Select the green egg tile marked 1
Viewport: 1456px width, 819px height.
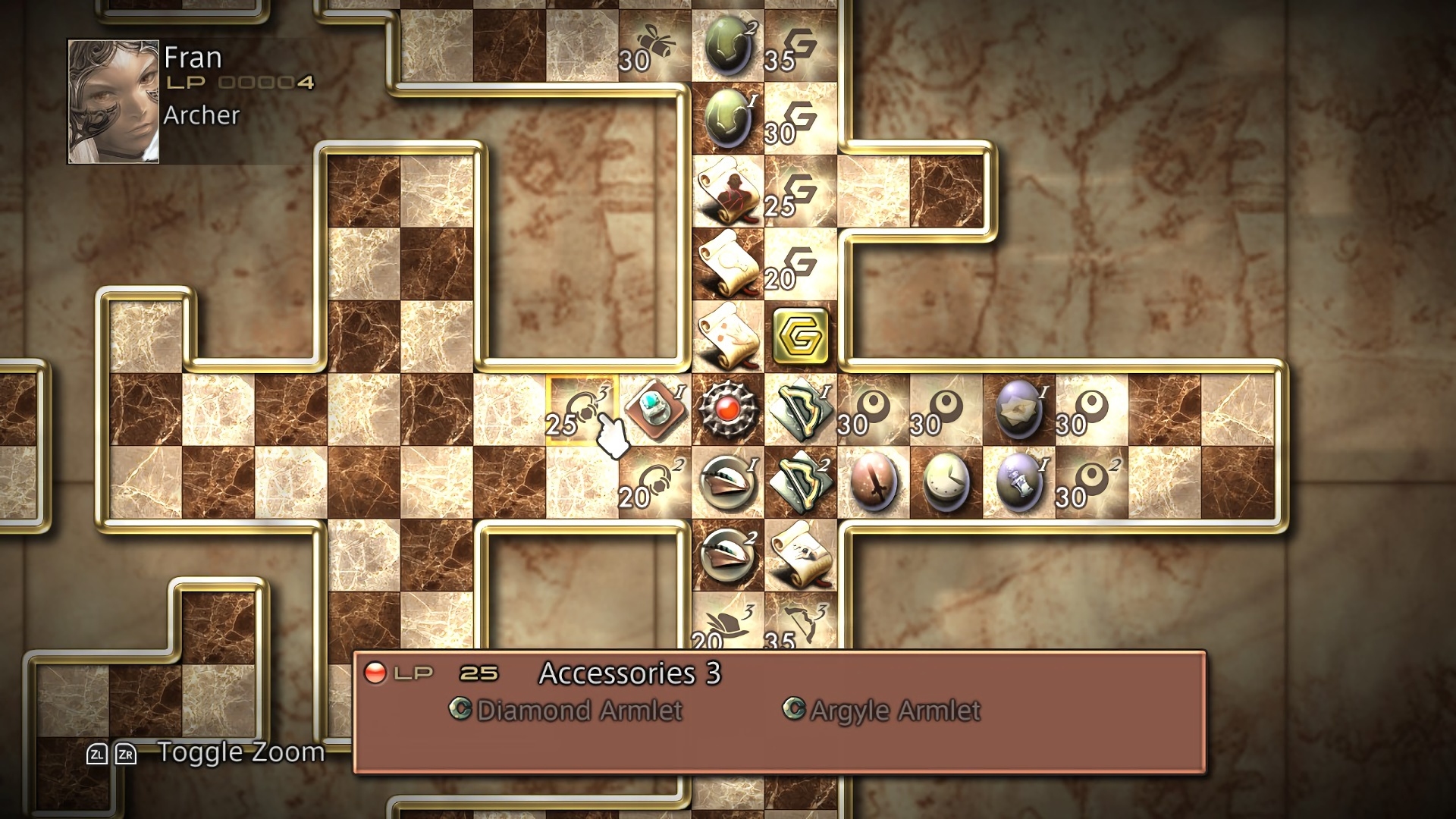pyautogui.click(x=727, y=118)
